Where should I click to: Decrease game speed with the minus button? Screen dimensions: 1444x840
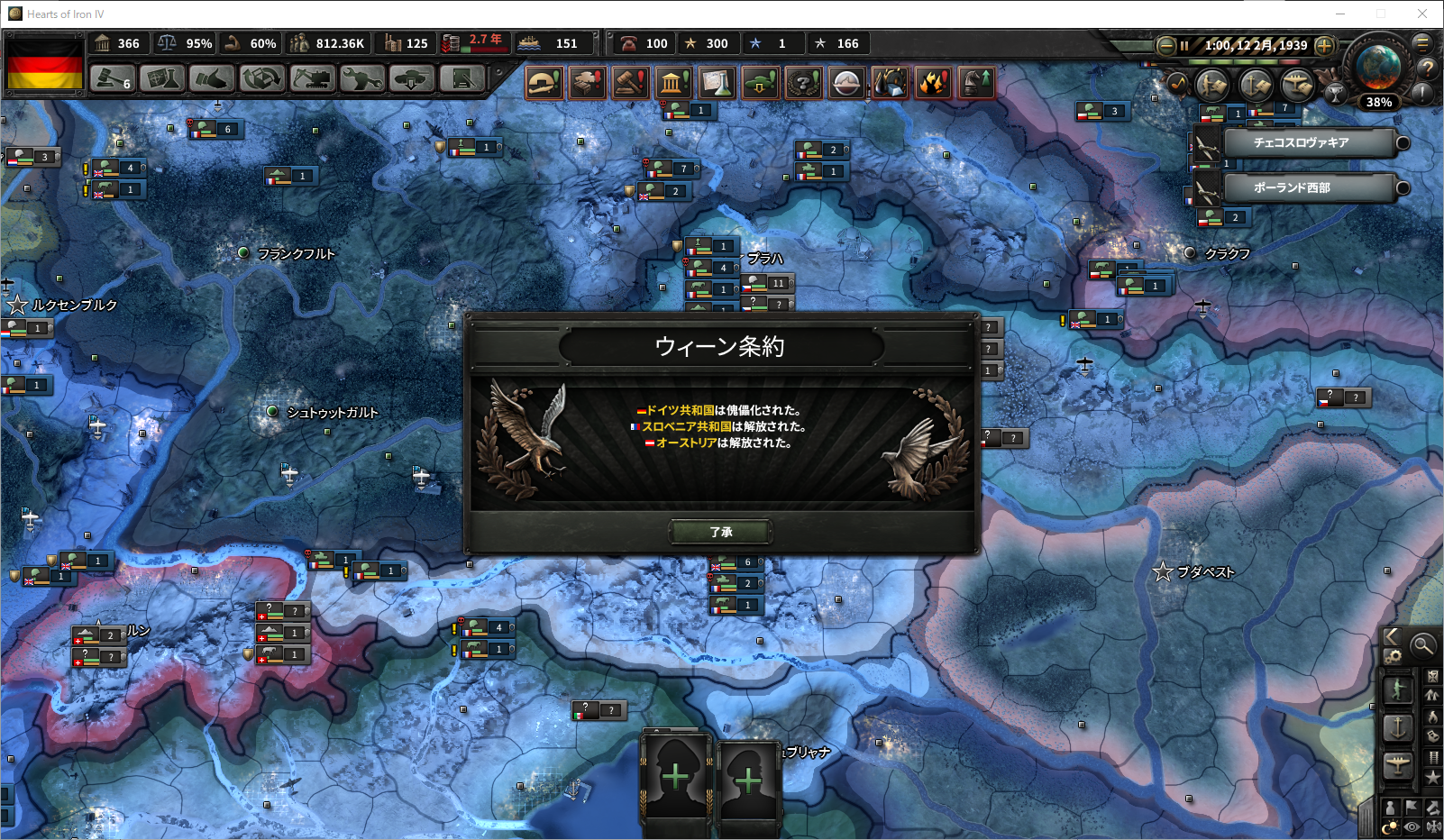(x=1165, y=45)
